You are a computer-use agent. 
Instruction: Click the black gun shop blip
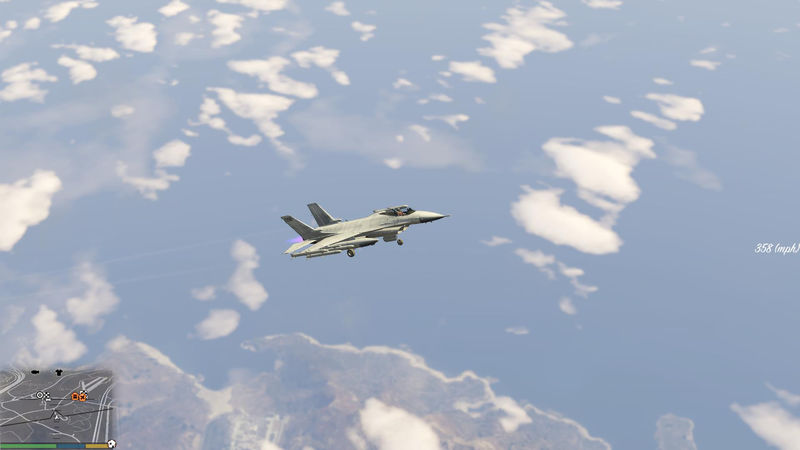[36, 372]
